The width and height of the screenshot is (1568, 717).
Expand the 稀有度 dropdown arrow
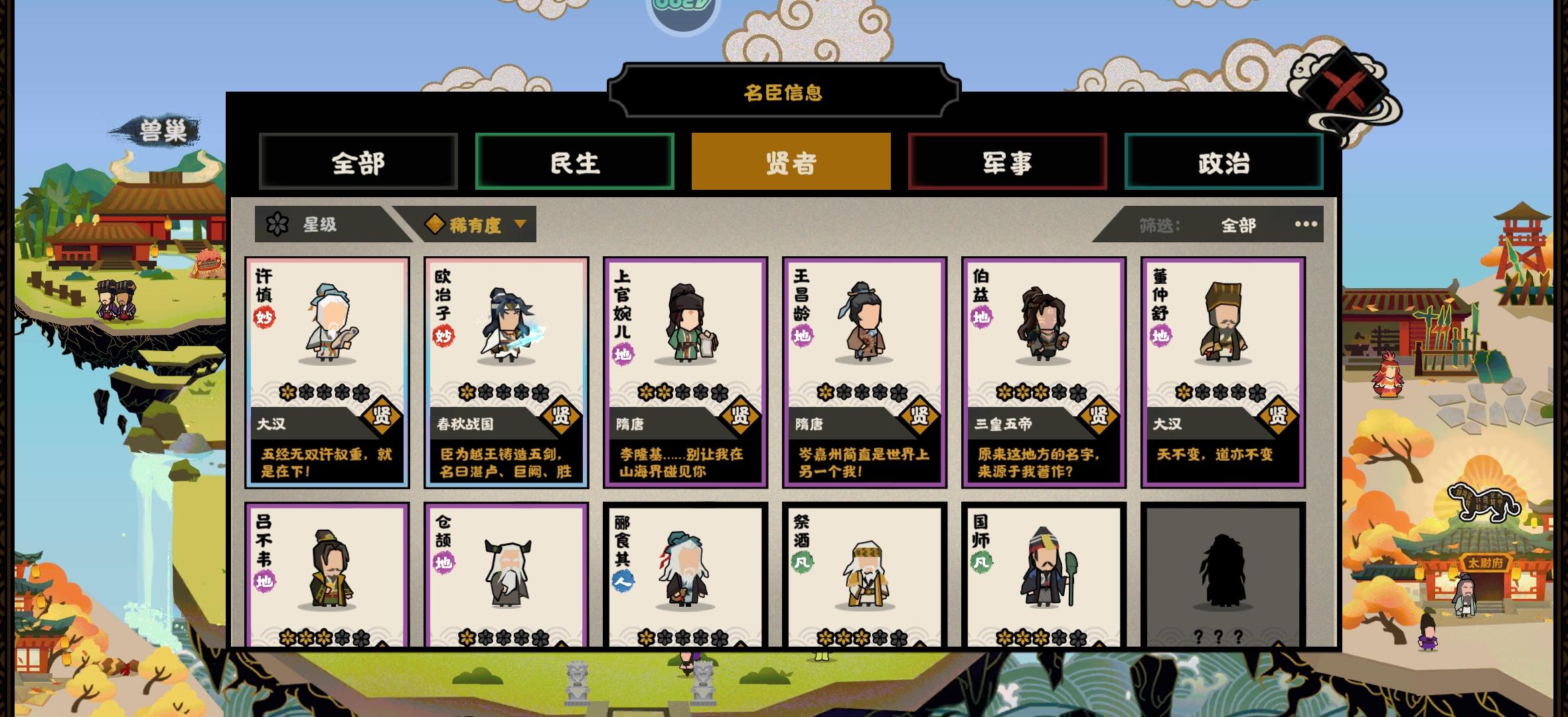tap(521, 224)
